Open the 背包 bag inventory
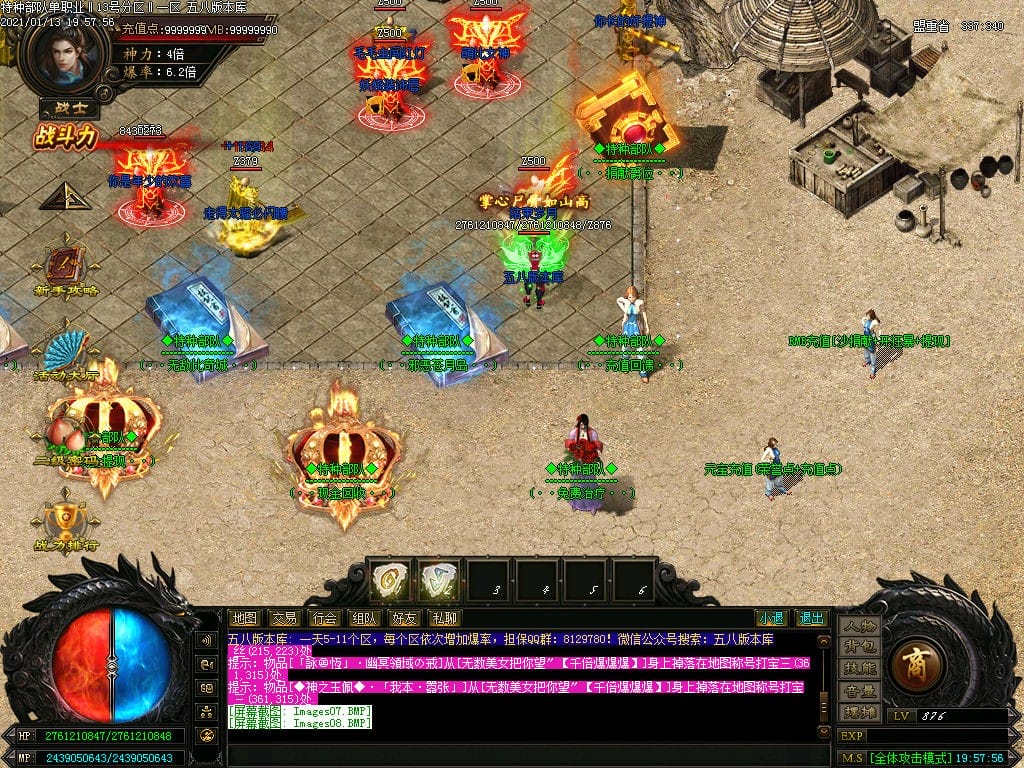Screen dimensions: 1024x768 (x=859, y=647)
